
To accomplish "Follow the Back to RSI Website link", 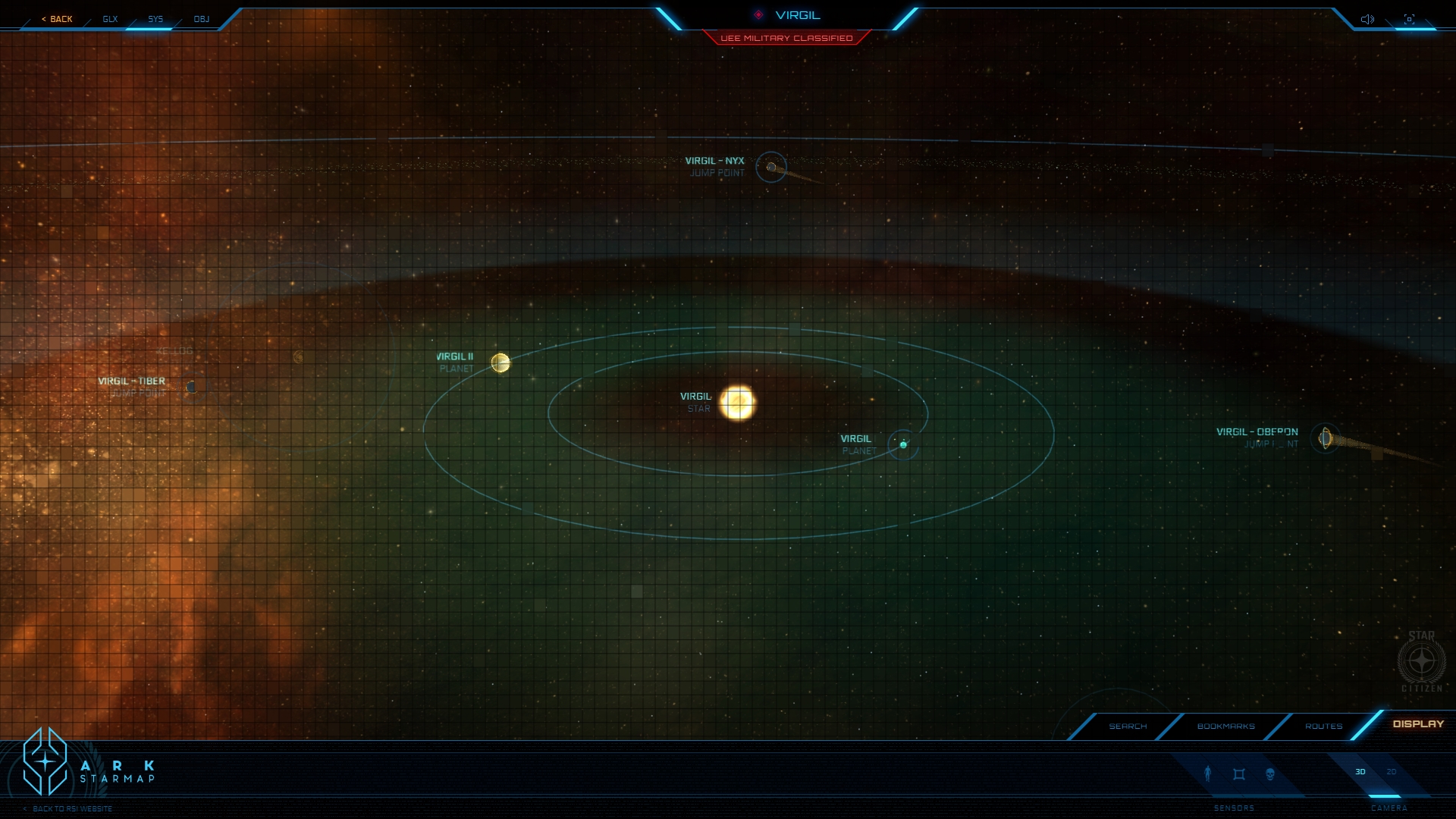I will pyautogui.click(x=73, y=809).
